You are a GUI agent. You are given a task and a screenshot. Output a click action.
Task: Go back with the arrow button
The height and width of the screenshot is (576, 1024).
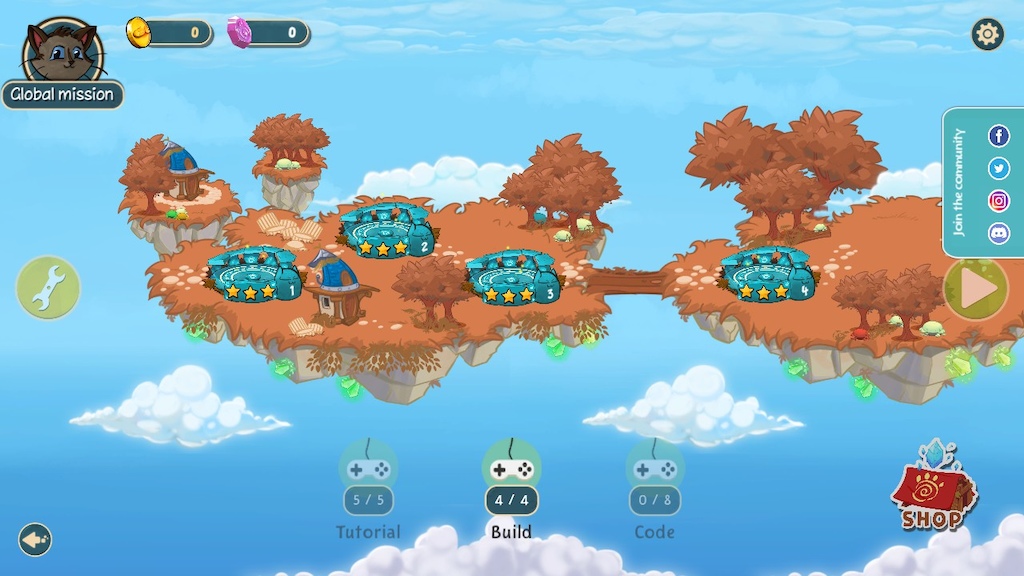pyautogui.click(x=35, y=540)
